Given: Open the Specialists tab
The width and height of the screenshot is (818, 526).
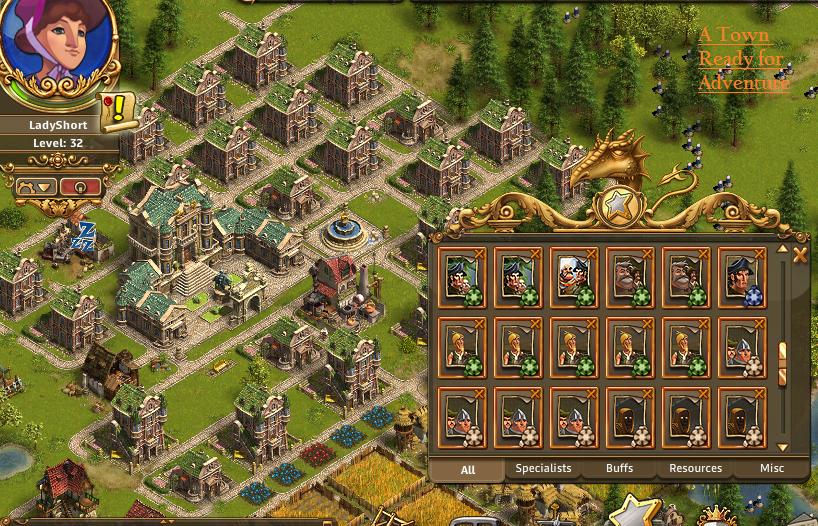Looking at the screenshot, I should coord(543,468).
